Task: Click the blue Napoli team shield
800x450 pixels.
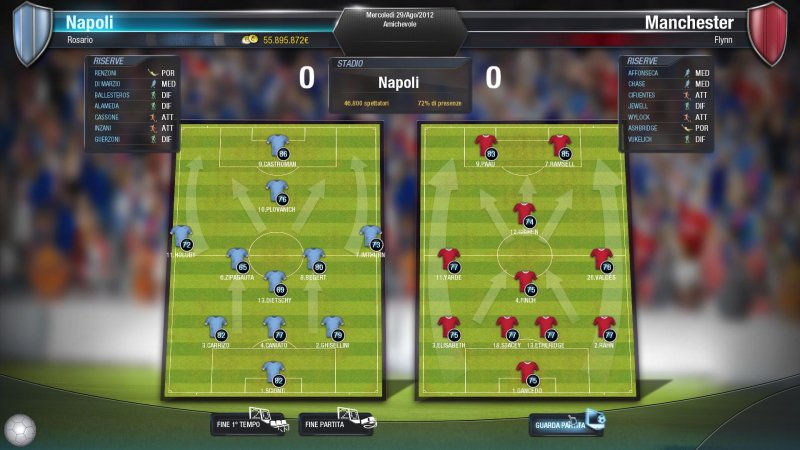Action: (x=31, y=33)
